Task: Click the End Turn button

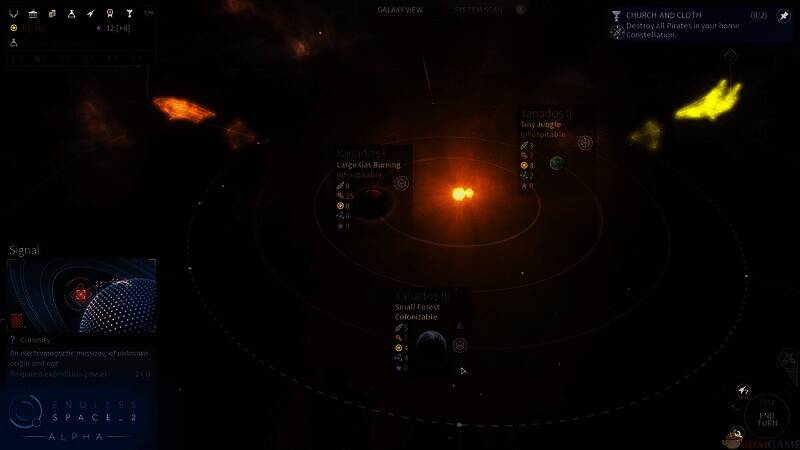Action: [767, 416]
